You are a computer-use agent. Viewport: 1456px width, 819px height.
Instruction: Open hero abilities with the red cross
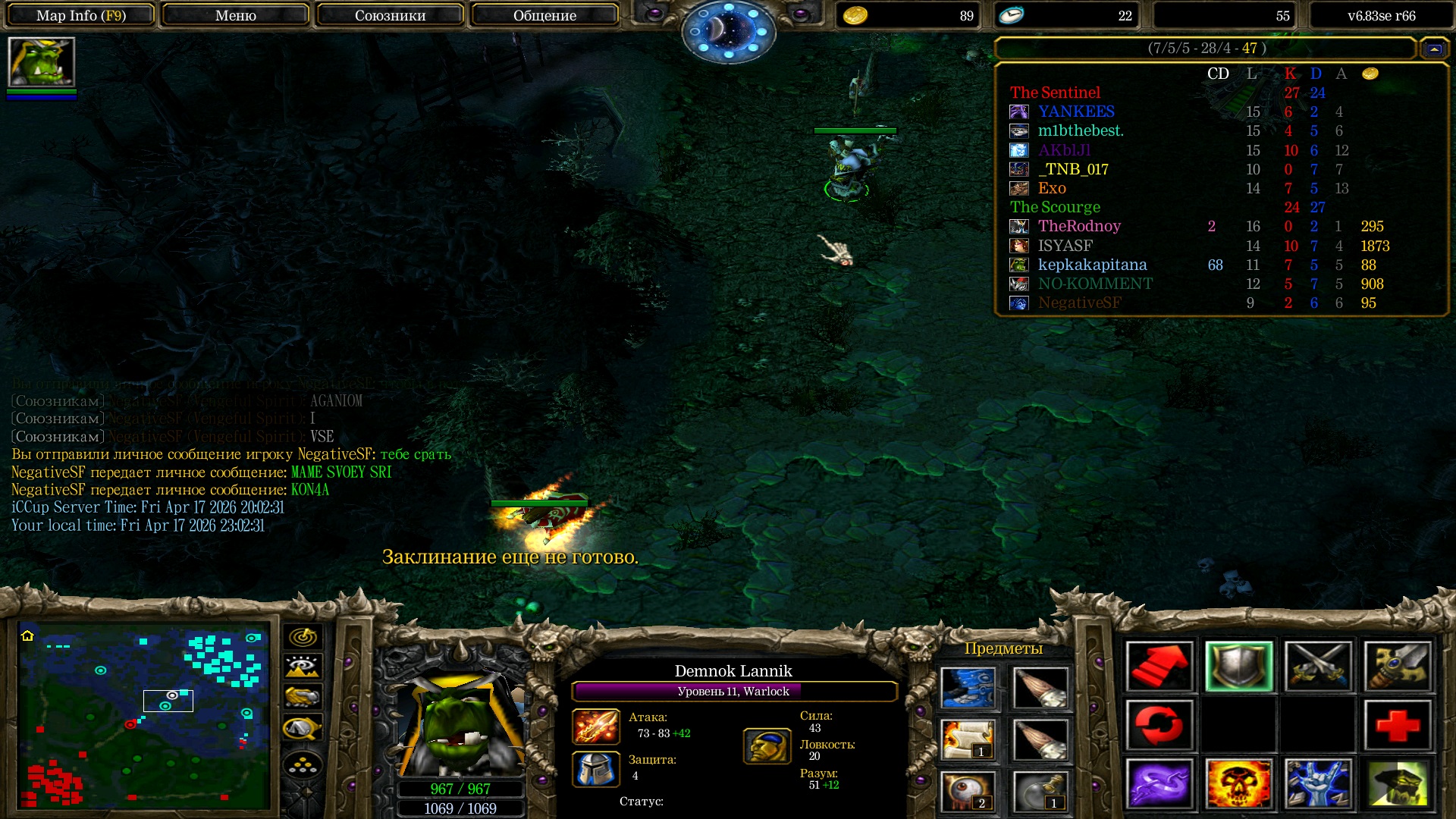1398,725
